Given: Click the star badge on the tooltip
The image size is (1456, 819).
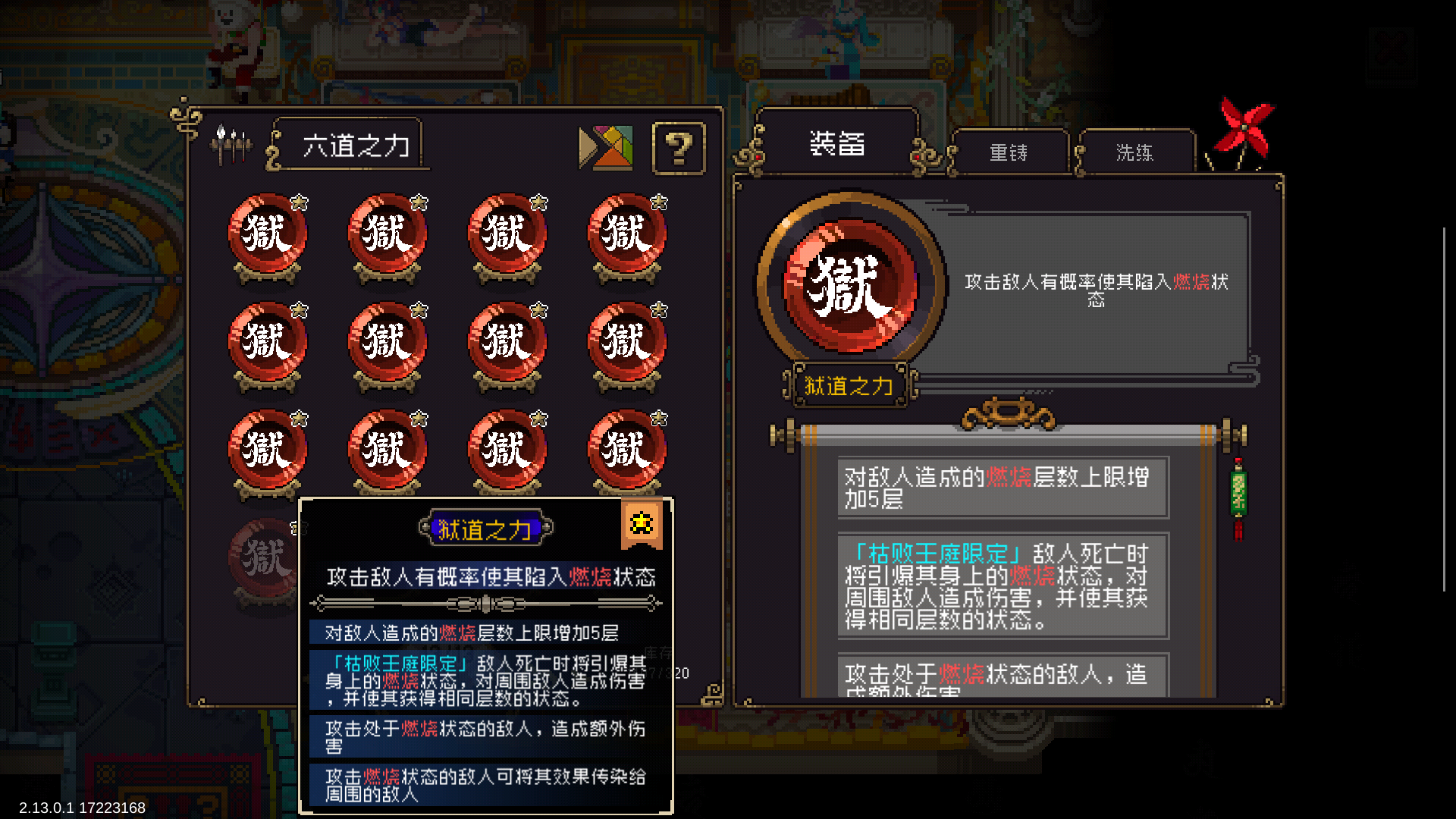Looking at the screenshot, I should pyautogui.click(x=642, y=522).
